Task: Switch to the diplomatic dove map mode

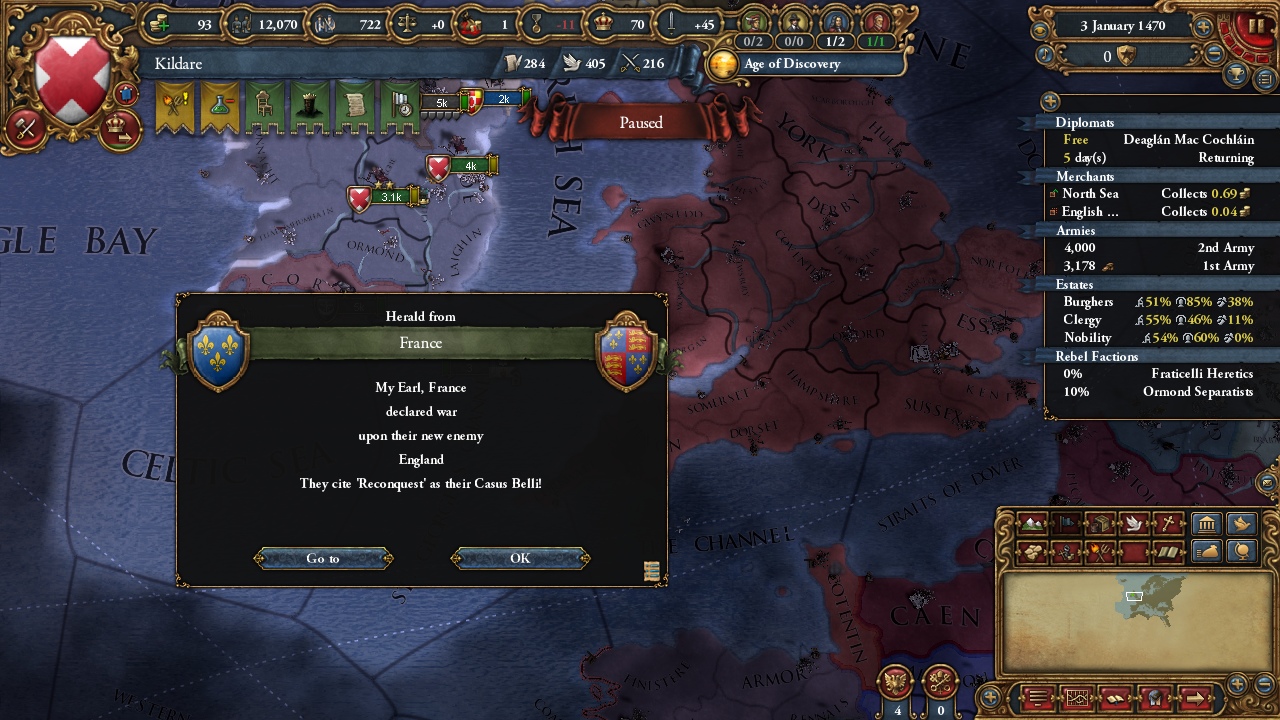Action: 1133,523
